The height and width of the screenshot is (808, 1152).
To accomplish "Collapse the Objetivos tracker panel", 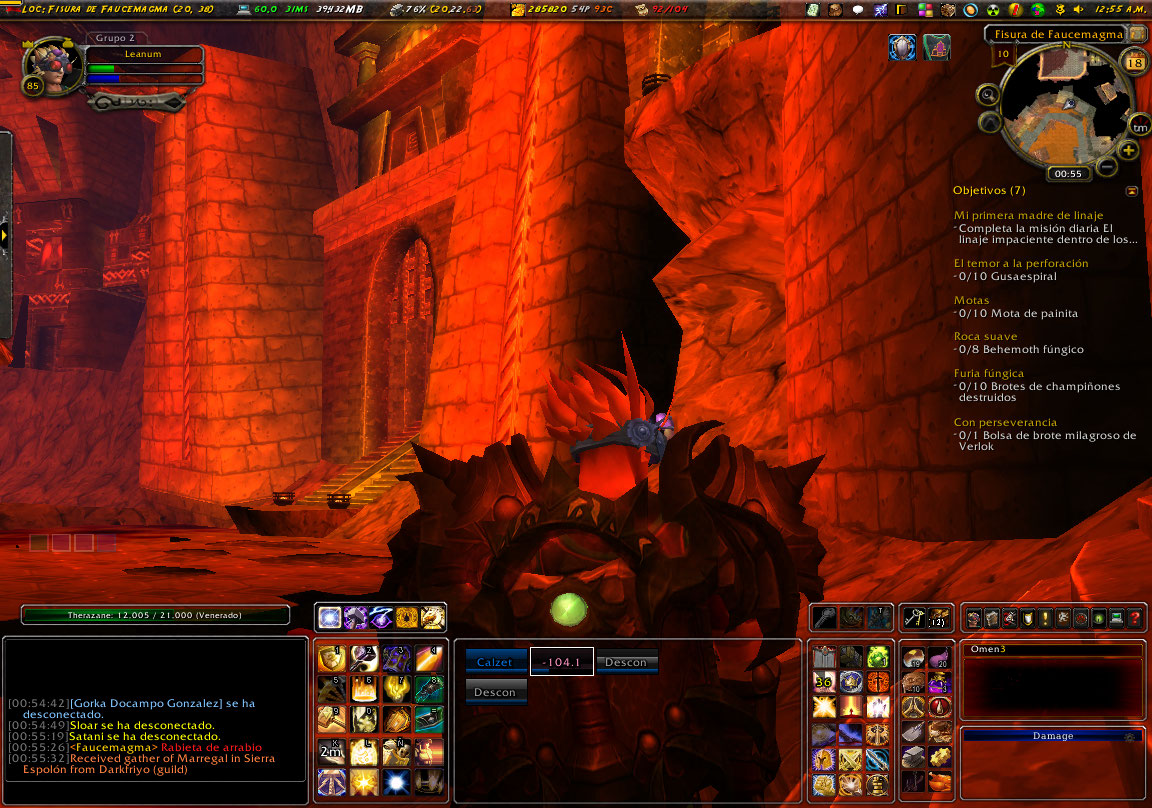I will 1131,190.
